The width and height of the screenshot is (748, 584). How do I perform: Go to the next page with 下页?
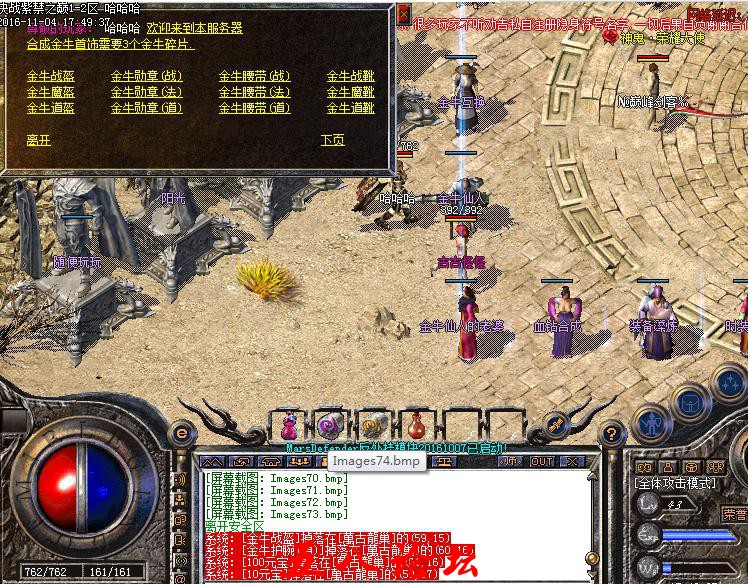pos(332,141)
